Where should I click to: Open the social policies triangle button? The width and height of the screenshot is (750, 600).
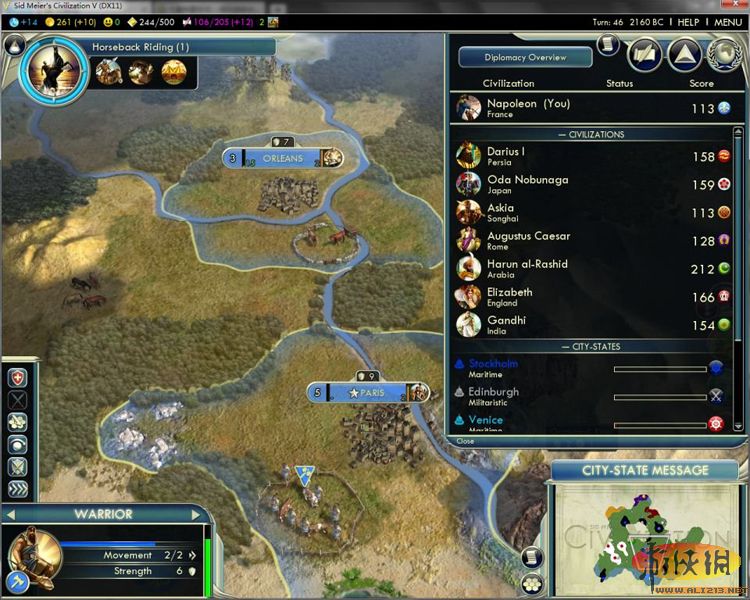[x=682, y=53]
